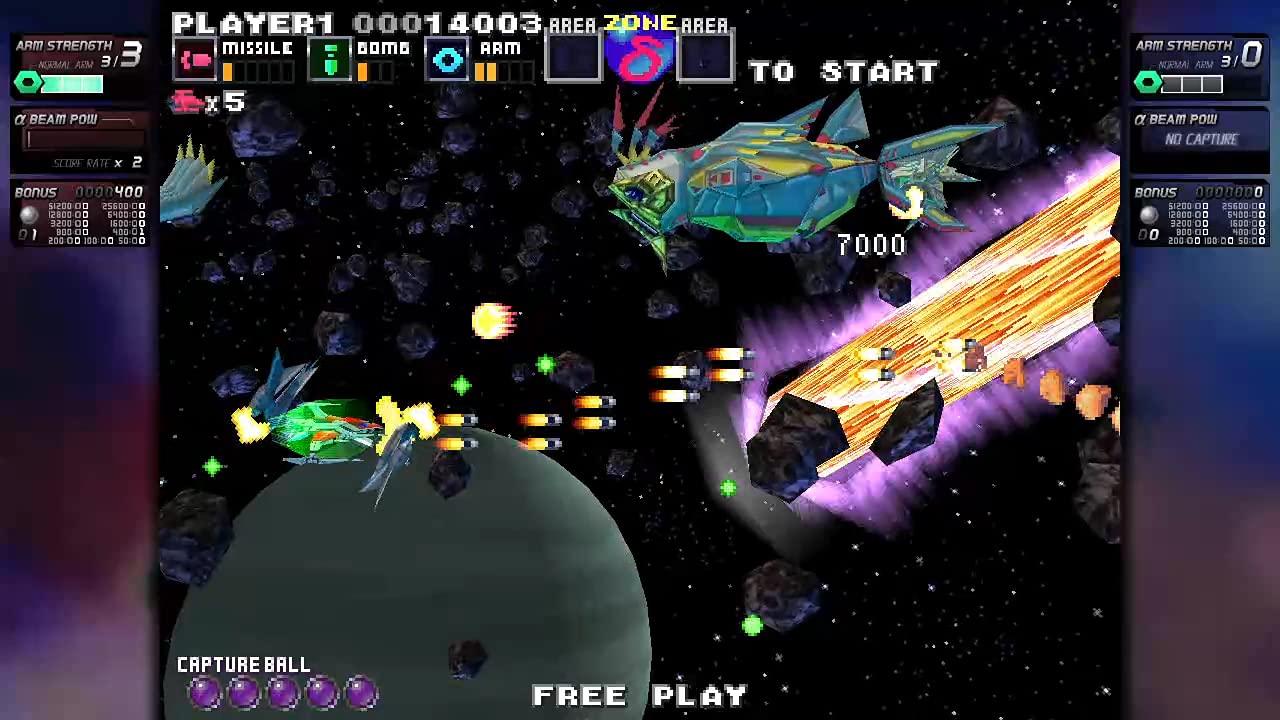This screenshot has height=720, width=1280.
Task: Click the silver orb in the left Bonus panel
Action: click(x=28, y=215)
